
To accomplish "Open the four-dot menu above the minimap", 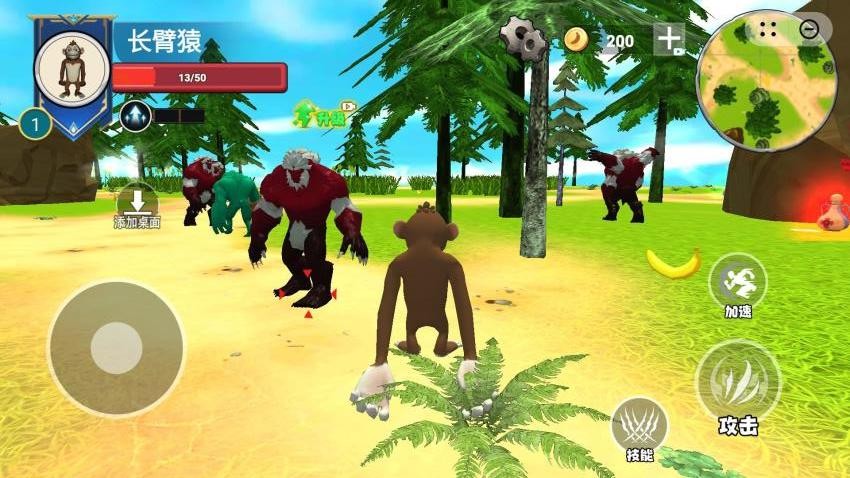I will click(768, 28).
